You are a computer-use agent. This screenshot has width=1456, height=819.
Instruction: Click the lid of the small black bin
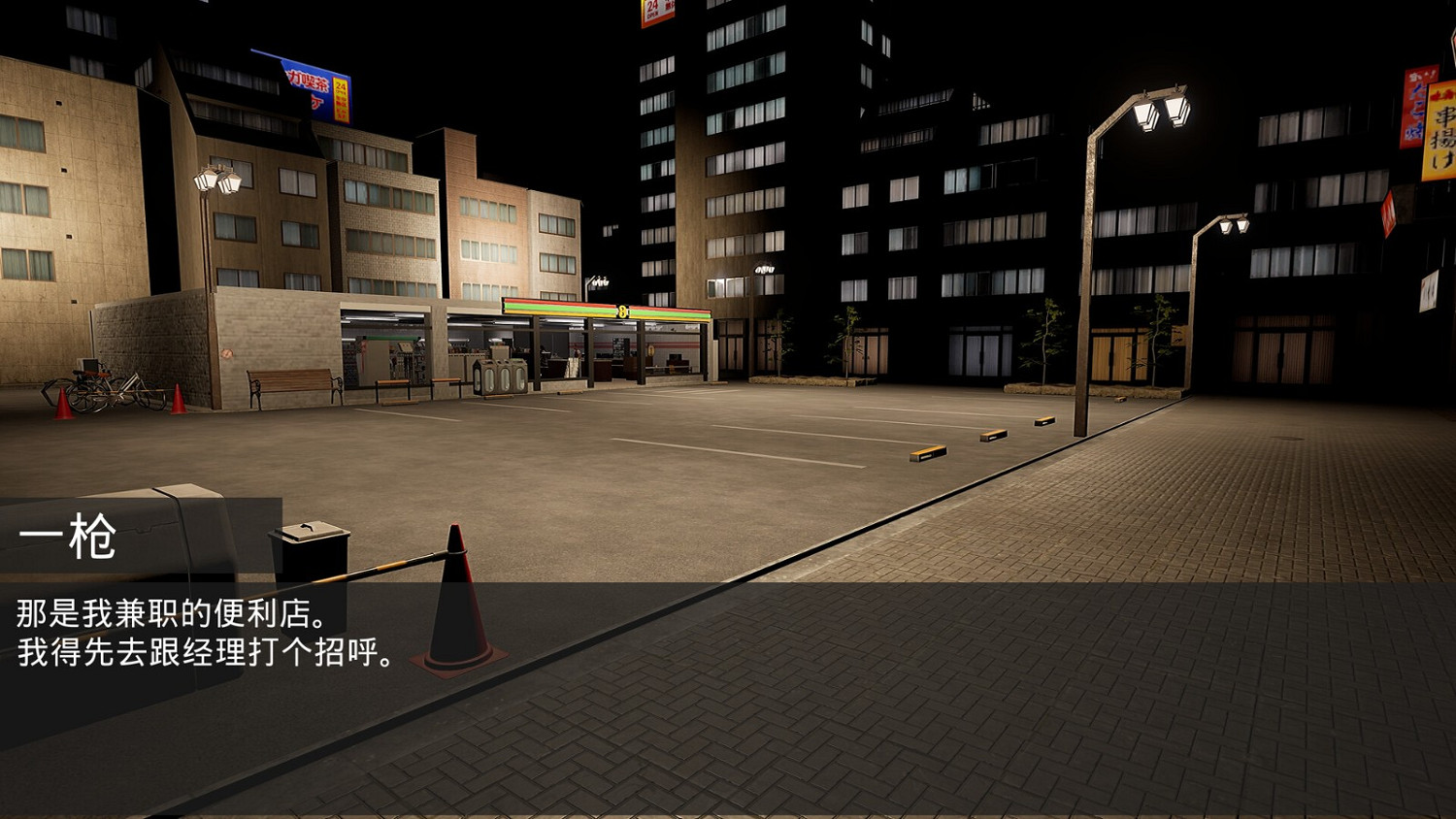tap(311, 532)
